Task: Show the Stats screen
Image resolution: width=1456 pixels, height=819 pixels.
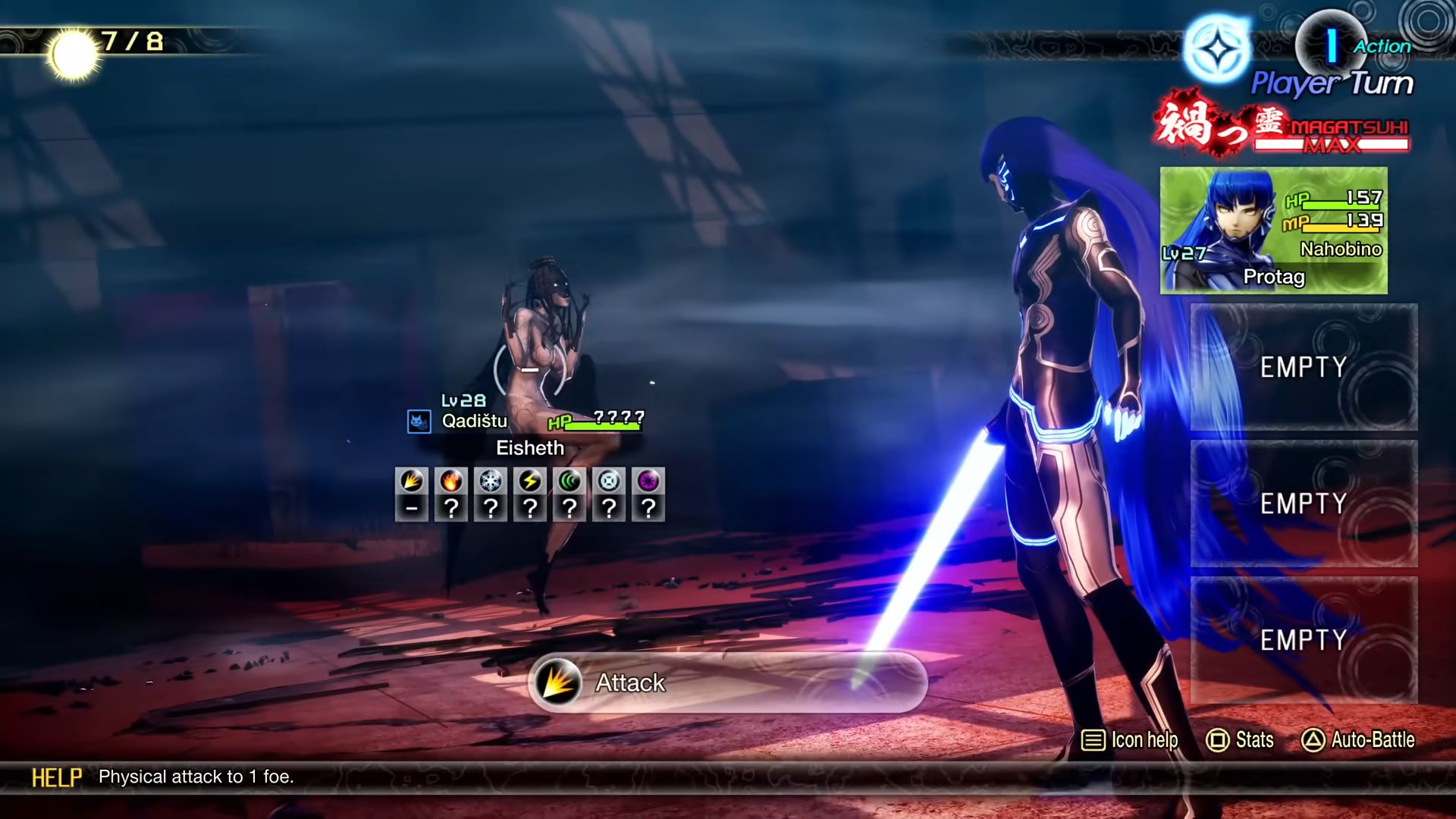Action: point(1240,739)
